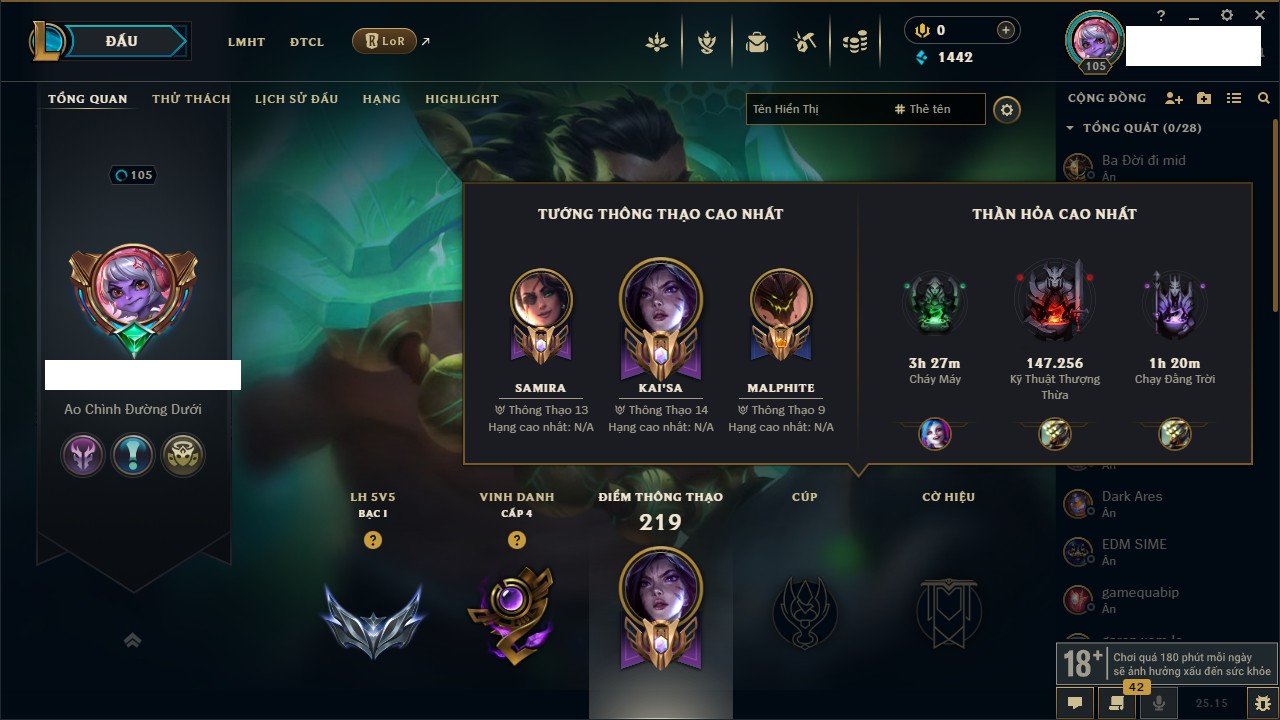Open the Lịch Sử Đấu tab
1280x720 pixels.
tap(296, 99)
